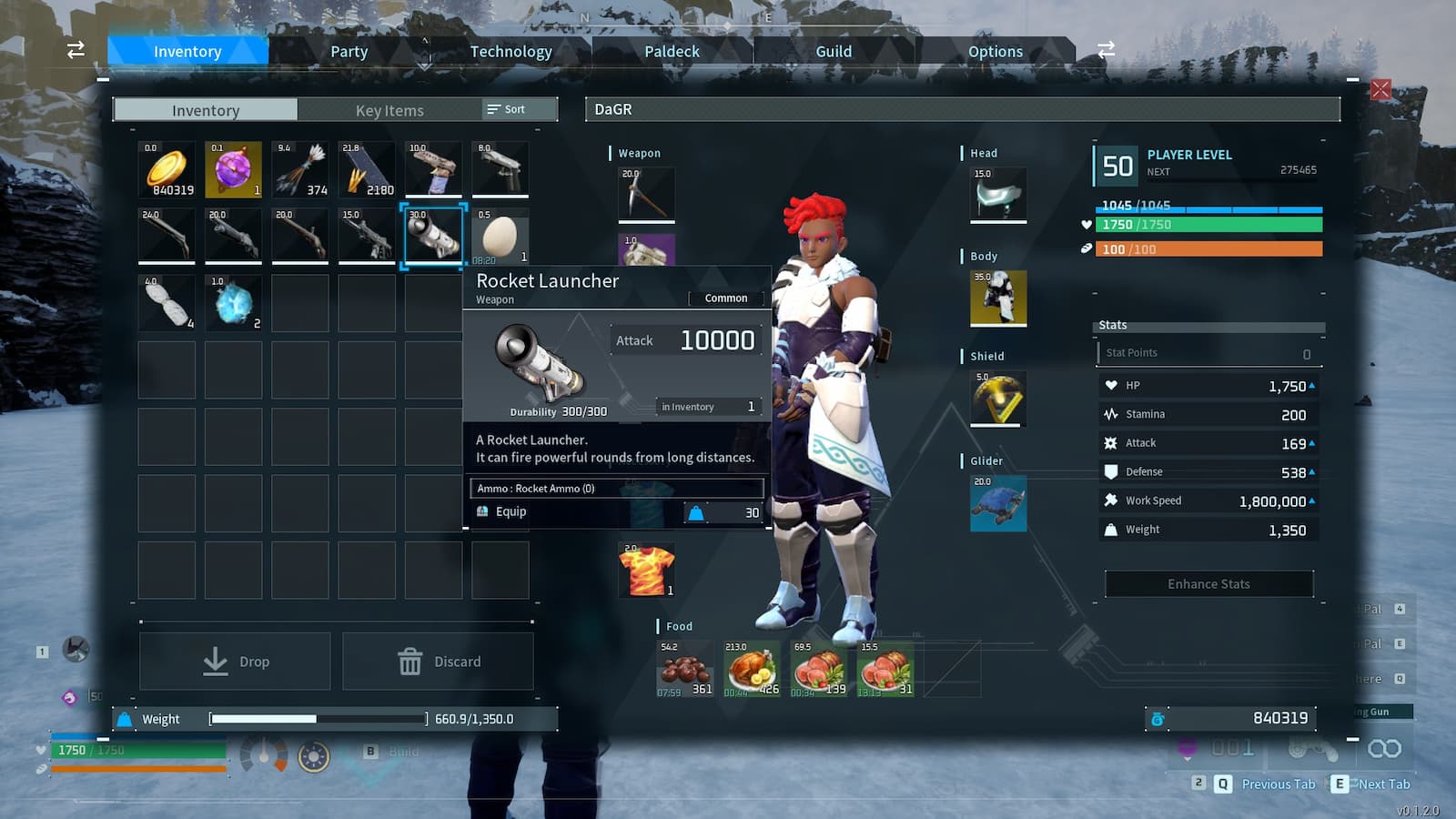Click the helmet icon in Head slot
The width and height of the screenshot is (1456, 819).
click(998, 195)
